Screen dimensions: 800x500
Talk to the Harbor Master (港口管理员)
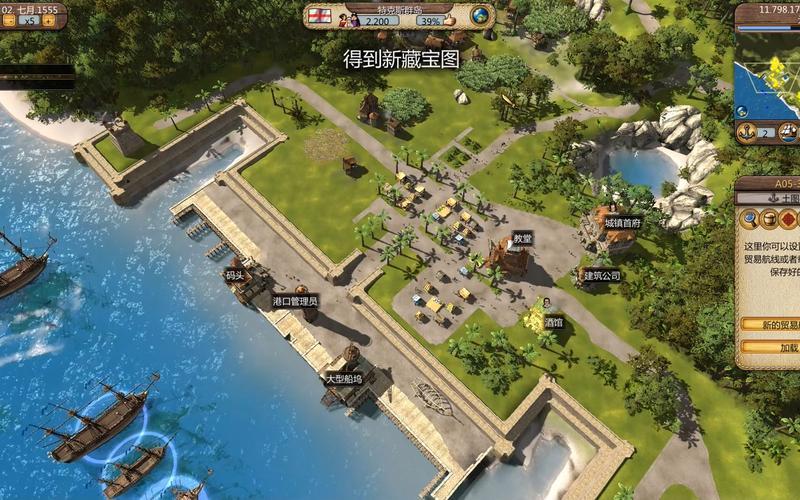[295, 300]
